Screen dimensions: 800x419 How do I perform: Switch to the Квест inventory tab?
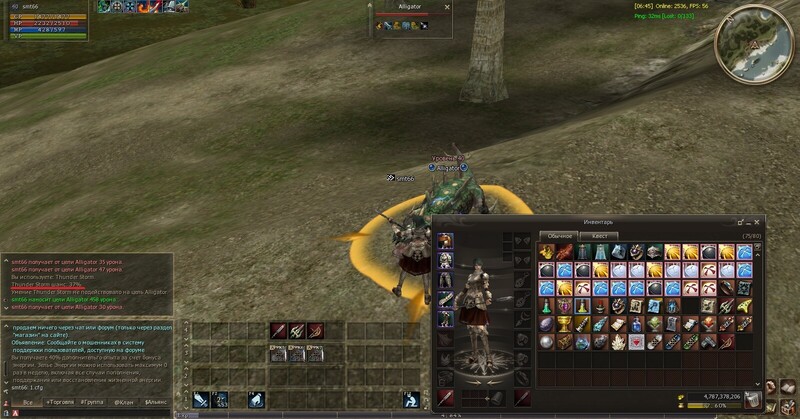click(x=599, y=236)
